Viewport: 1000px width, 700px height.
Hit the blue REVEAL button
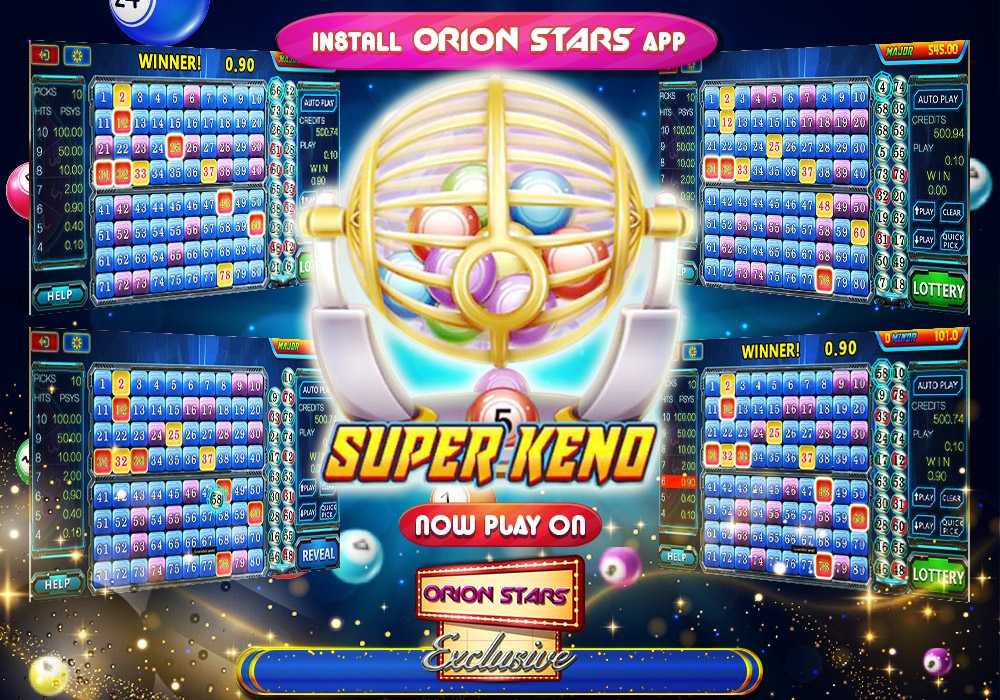pyautogui.click(x=316, y=554)
